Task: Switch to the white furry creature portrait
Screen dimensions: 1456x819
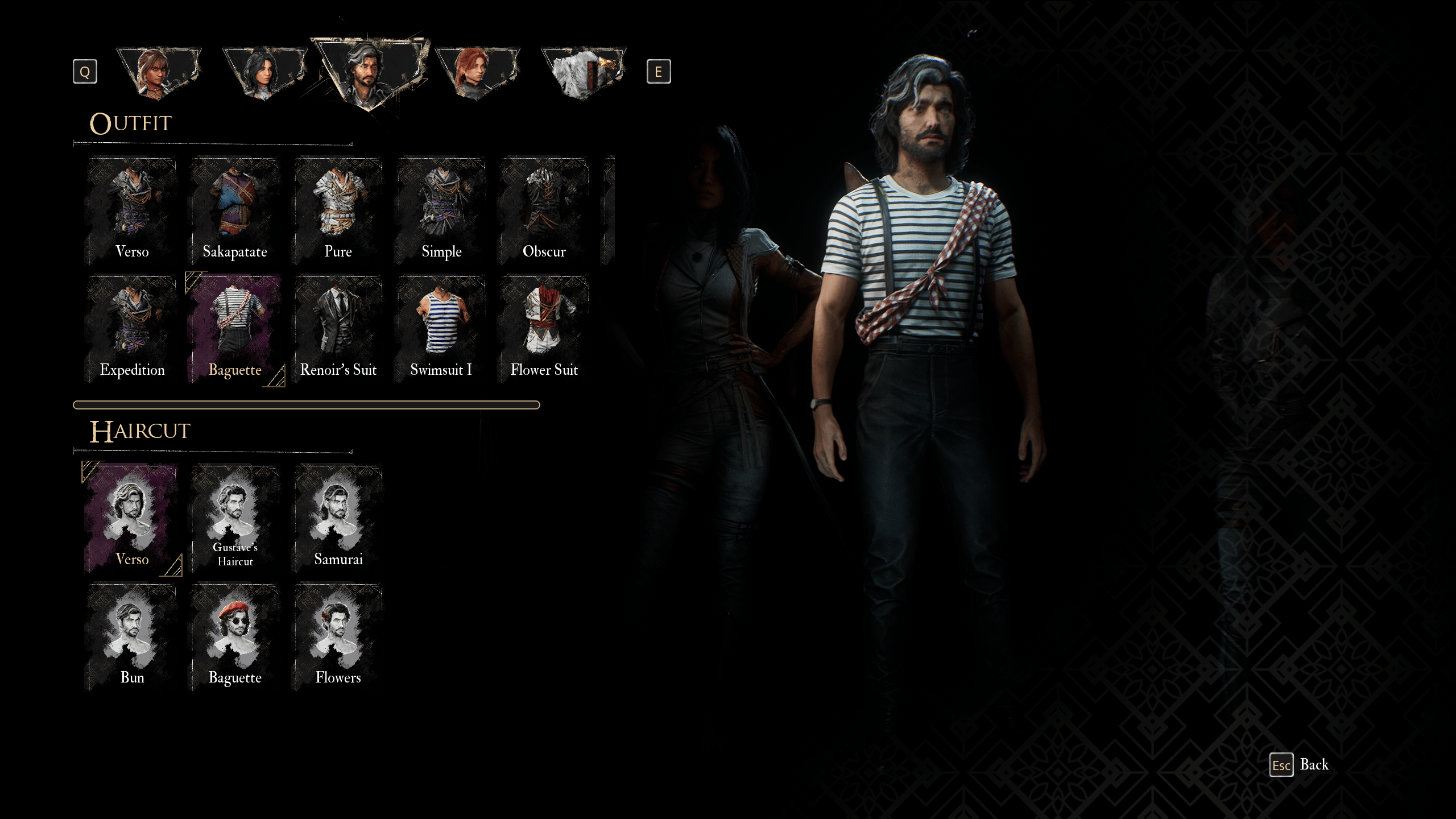Action: click(583, 73)
